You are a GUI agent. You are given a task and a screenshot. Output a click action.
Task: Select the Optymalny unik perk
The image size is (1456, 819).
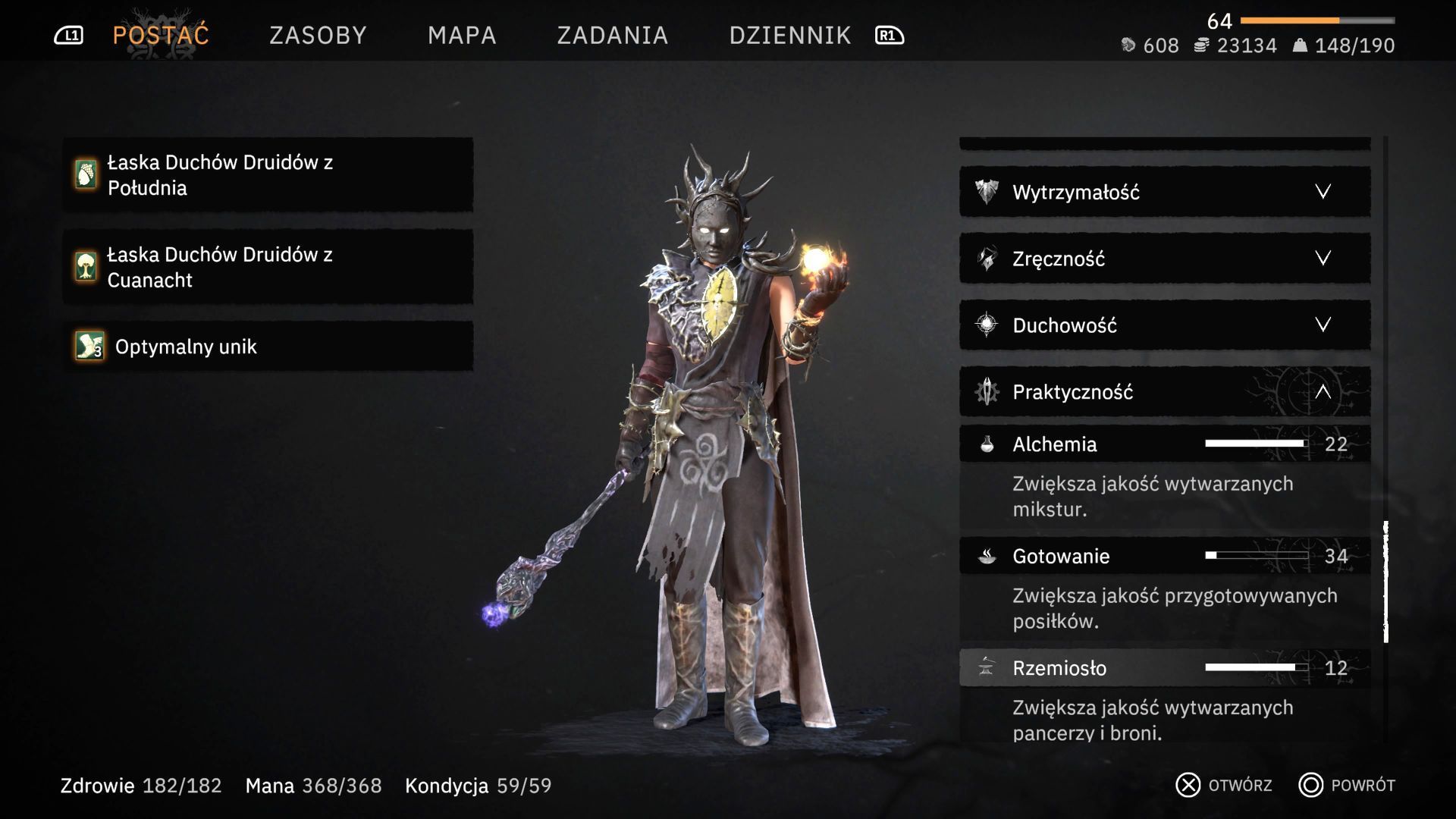pyautogui.click(x=268, y=347)
